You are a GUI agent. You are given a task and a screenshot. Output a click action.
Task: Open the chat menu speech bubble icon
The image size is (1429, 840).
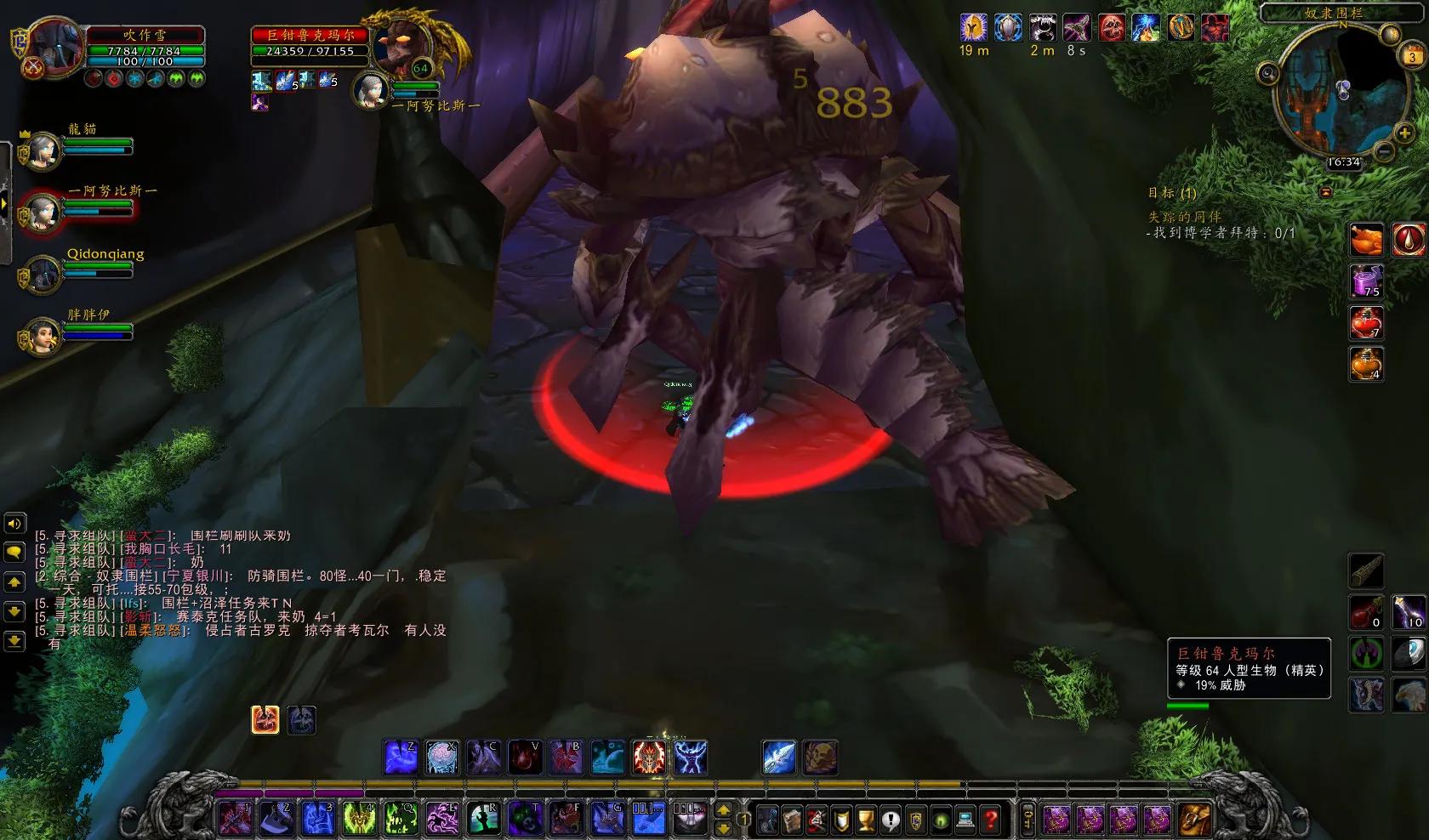click(x=14, y=549)
